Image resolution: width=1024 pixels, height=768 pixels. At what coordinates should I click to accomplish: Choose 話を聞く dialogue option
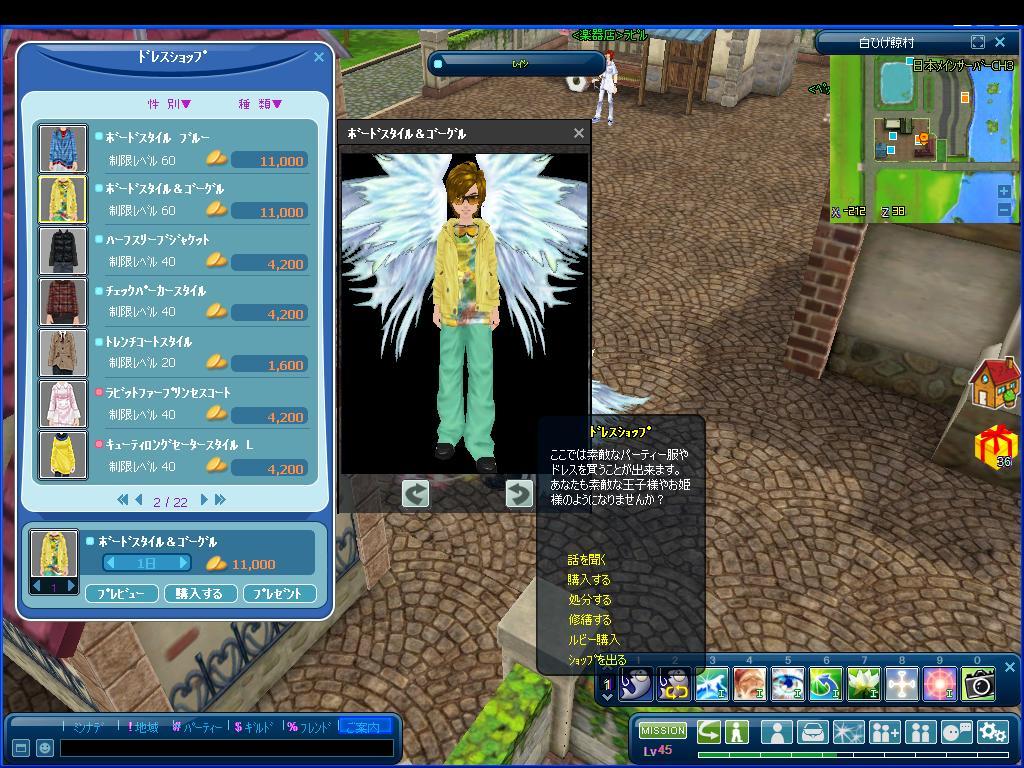tap(587, 560)
